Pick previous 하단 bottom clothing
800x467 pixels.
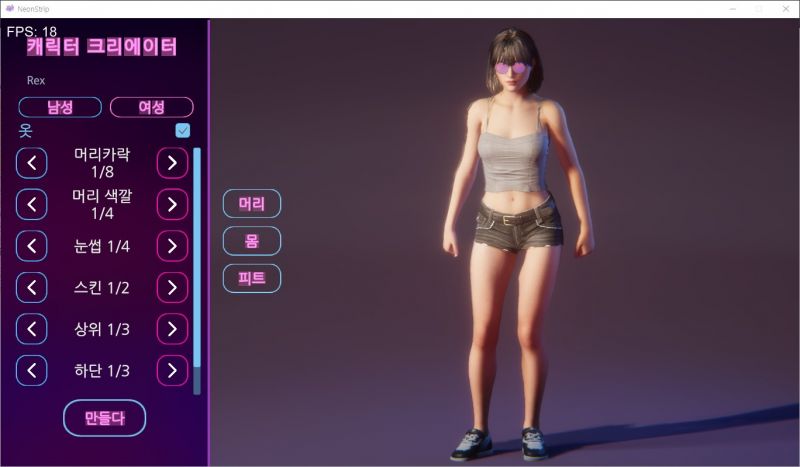tap(32, 371)
